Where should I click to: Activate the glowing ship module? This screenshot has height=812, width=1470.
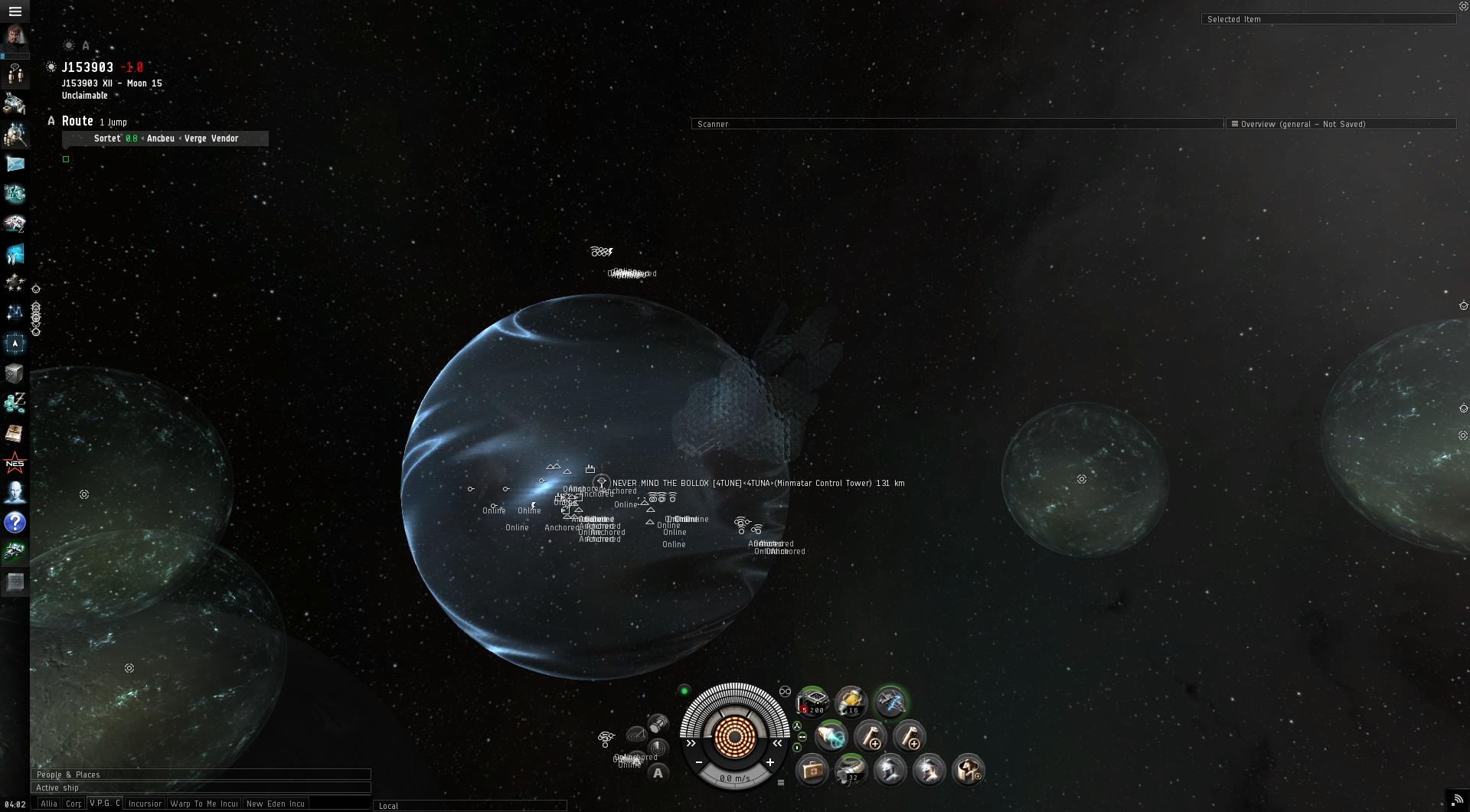pos(890,701)
